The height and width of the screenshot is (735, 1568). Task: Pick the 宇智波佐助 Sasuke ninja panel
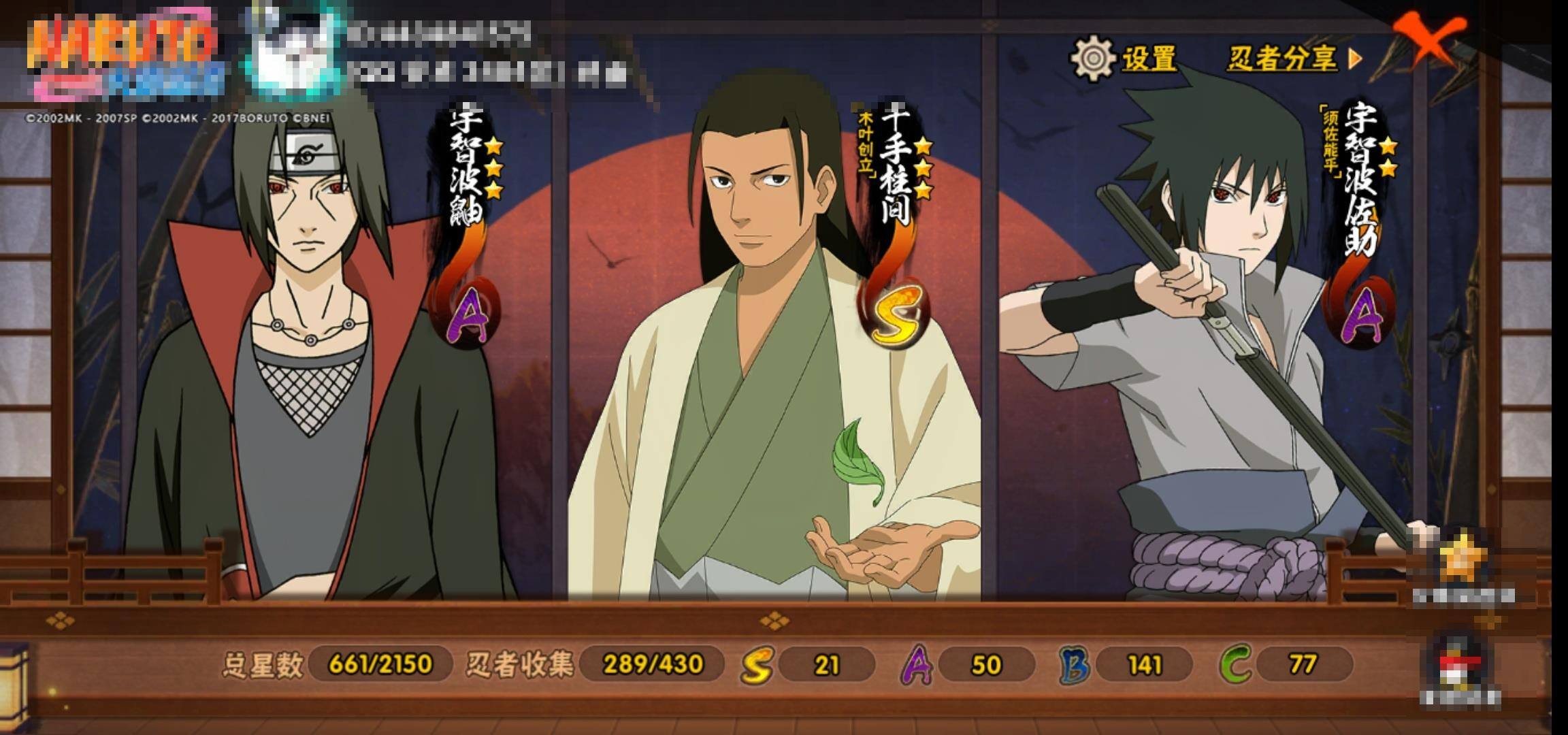(1225, 354)
